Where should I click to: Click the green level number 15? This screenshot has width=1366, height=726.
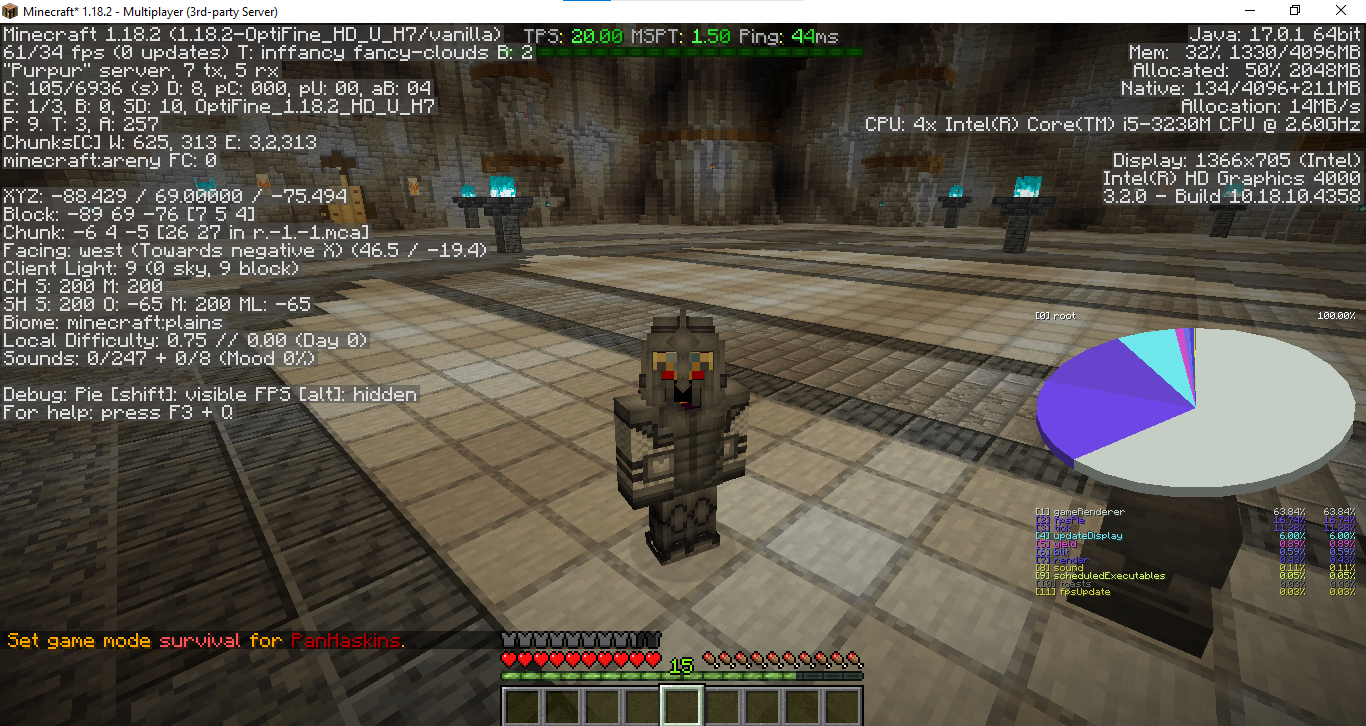tap(679, 663)
